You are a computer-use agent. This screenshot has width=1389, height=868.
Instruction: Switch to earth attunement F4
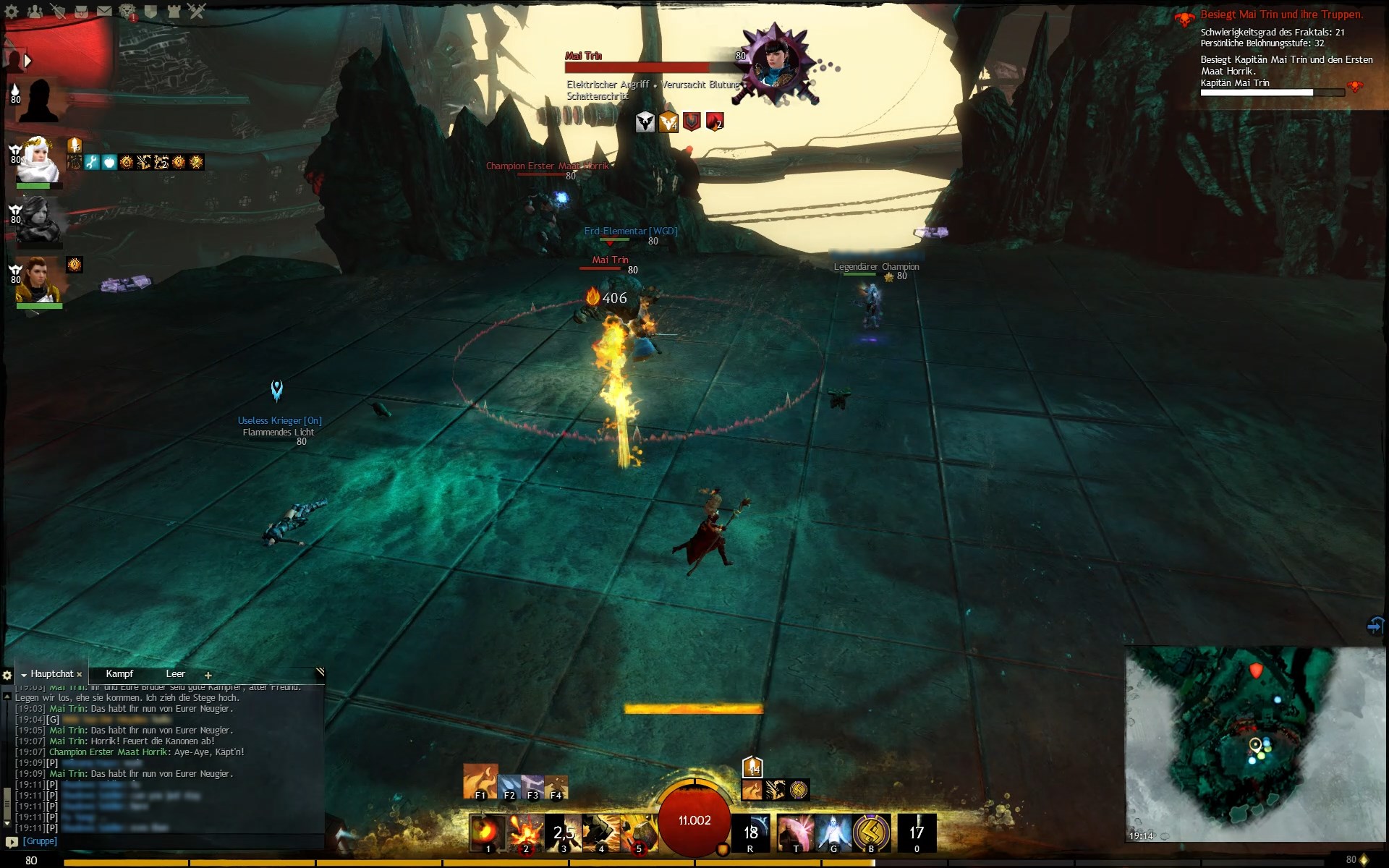[556, 787]
